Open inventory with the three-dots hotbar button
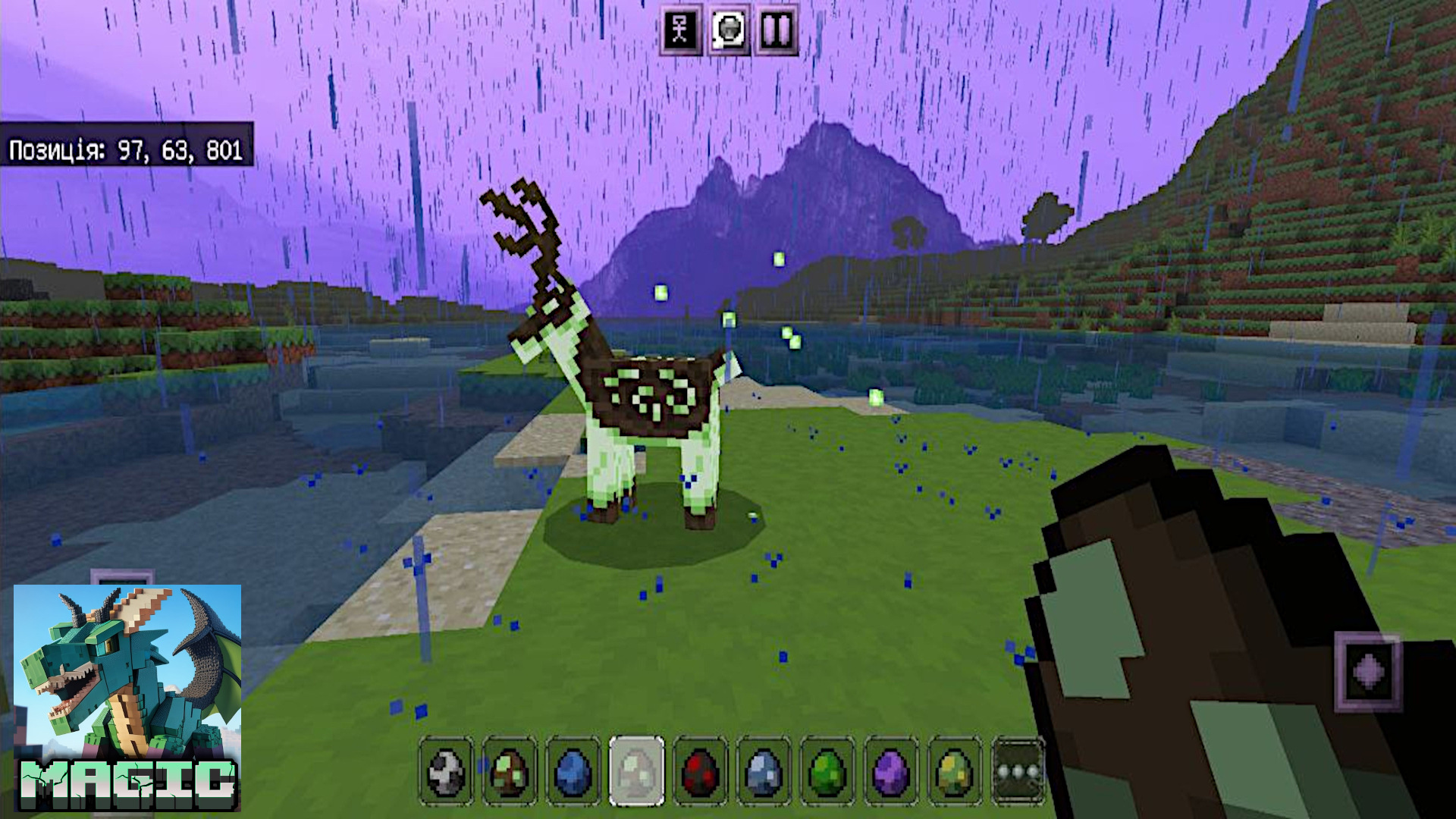Screen dimensions: 1456x819 point(1018,771)
